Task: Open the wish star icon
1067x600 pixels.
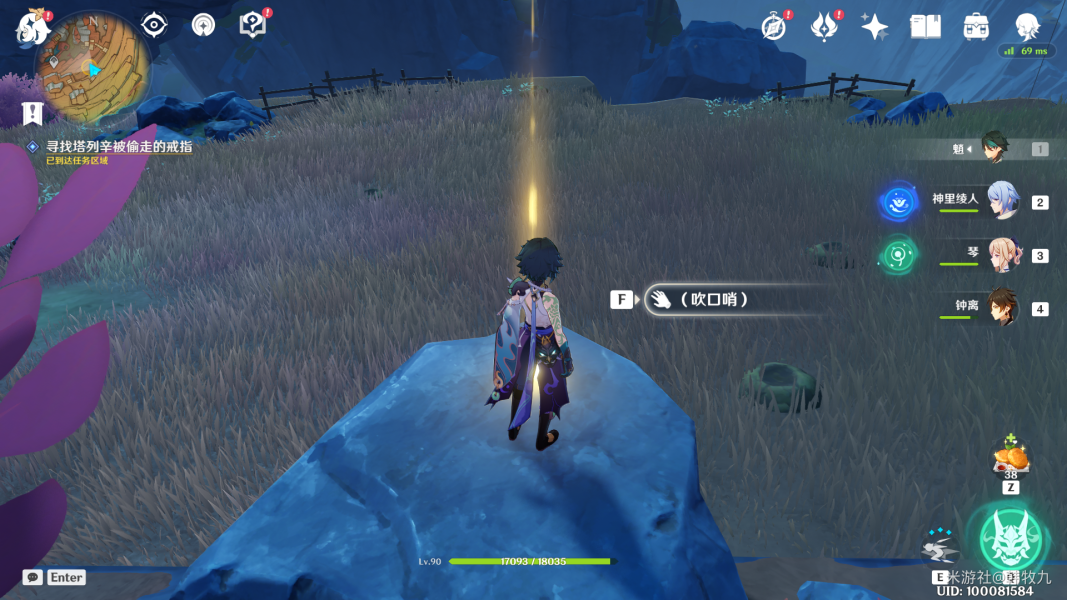Action: coord(874,27)
